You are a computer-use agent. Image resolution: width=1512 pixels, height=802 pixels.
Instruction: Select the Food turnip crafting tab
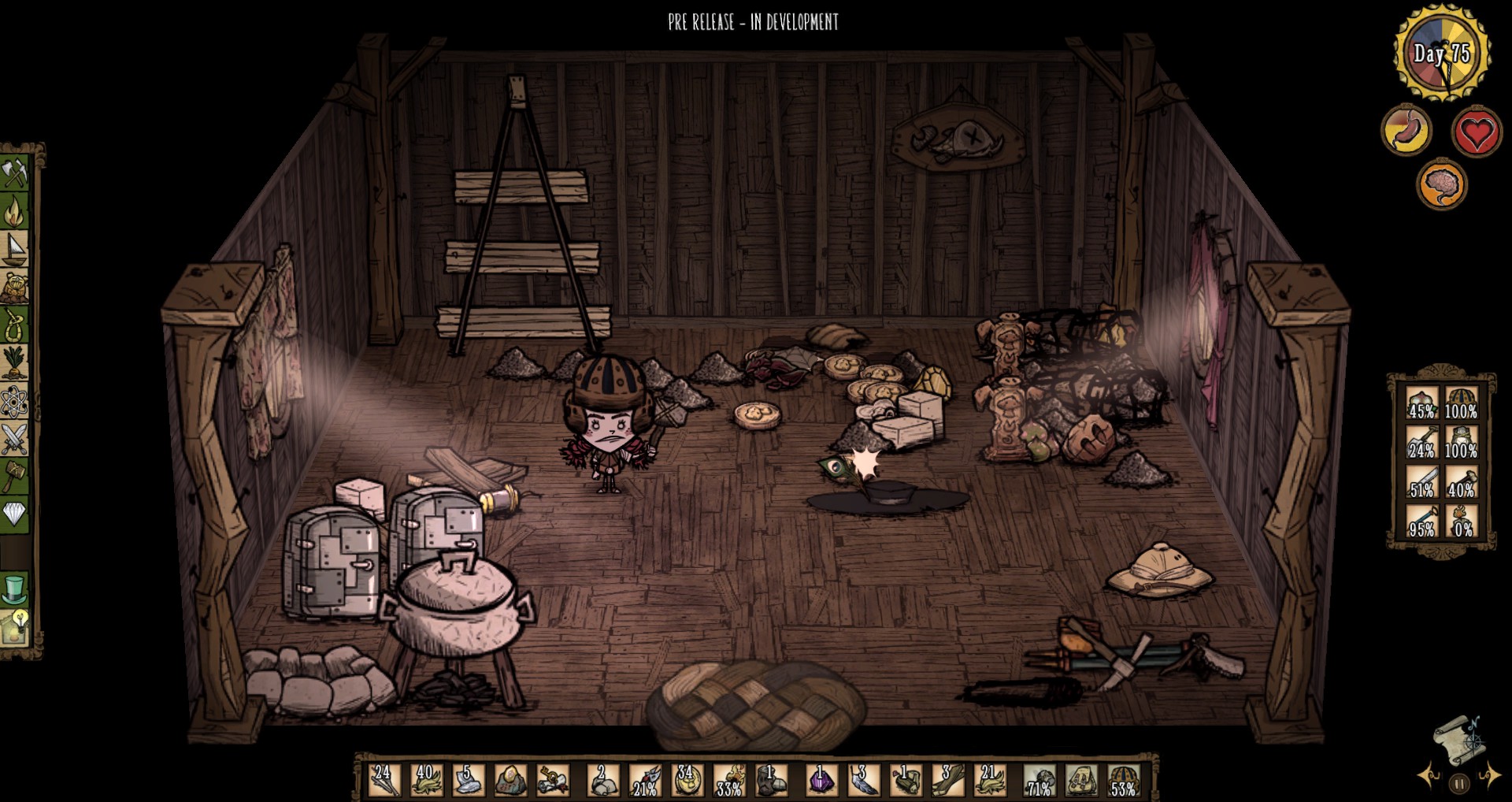(x=15, y=363)
